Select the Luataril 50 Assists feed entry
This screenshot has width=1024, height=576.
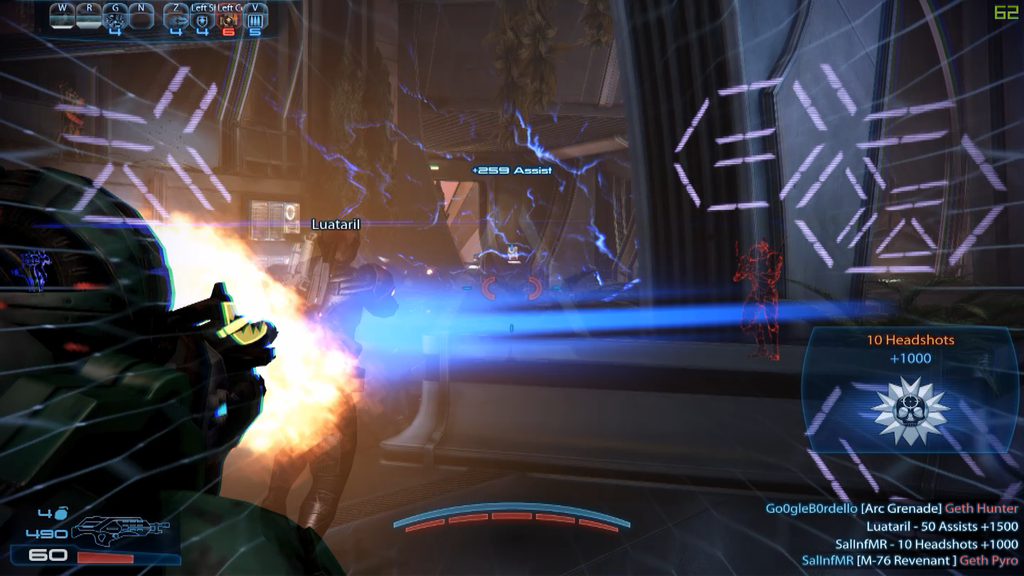coord(942,526)
